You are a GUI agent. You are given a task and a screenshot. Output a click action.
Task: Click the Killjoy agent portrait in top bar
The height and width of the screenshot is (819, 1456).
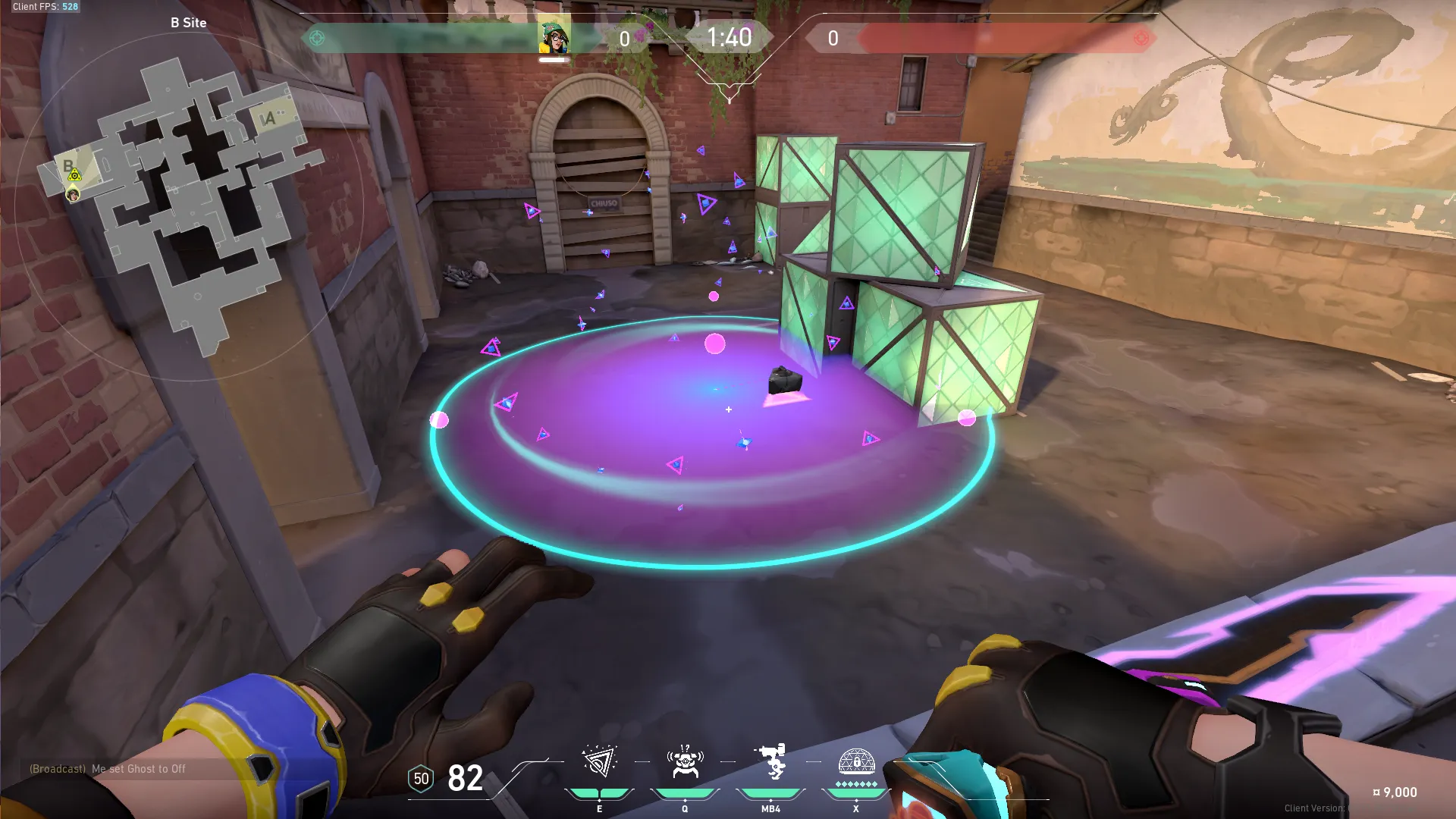click(554, 37)
